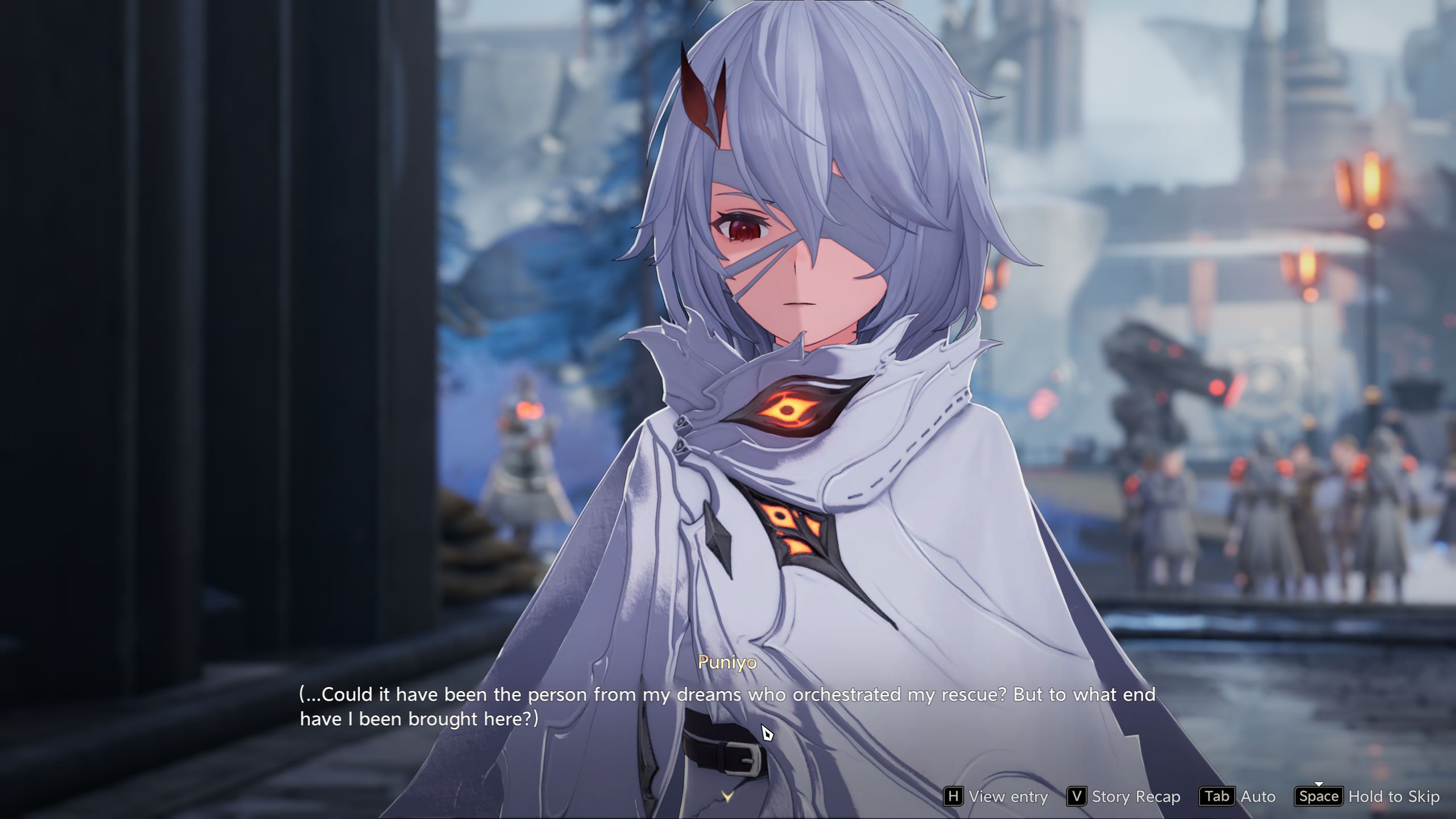Click the Hold to Skip option

pyautogui.click(x=1367, y=796)
